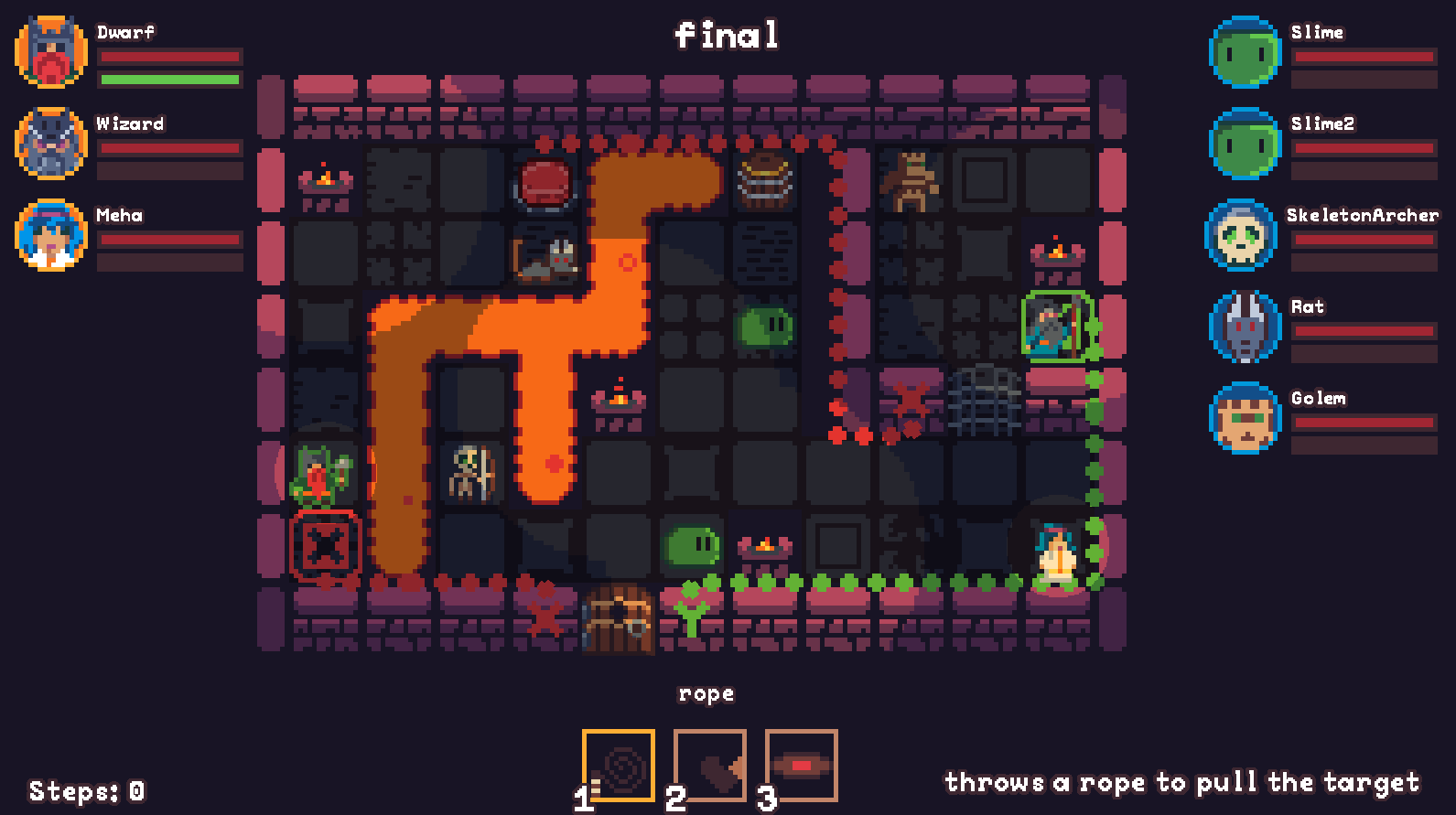Image resolution: width=1456 pixels, height=815 pixels.
Task: Click the Dwarf's green health bar
Action: [x=169, y=80]
